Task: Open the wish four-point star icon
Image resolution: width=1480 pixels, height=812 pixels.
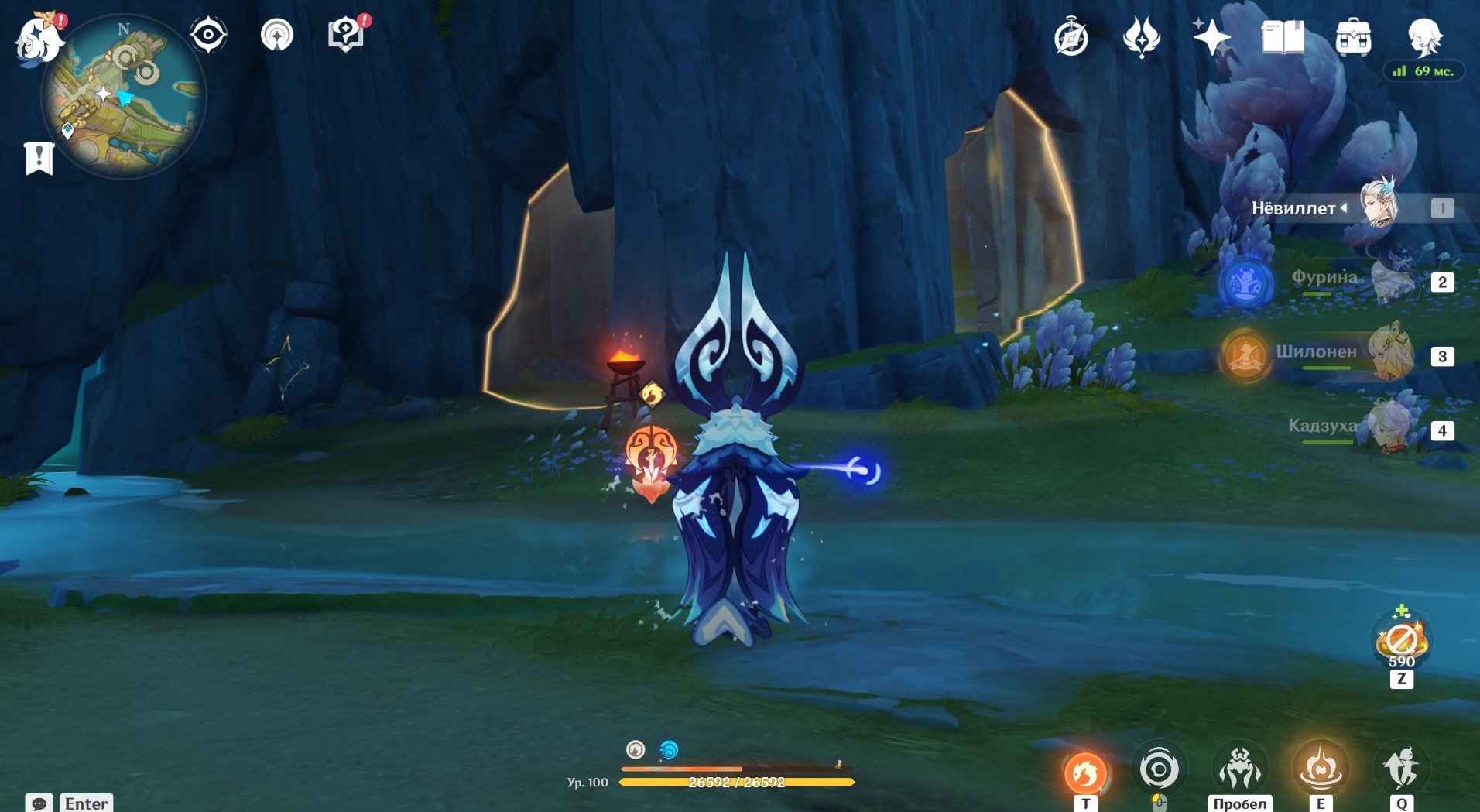Action: pyautogui.click(x=1211, y=37)
